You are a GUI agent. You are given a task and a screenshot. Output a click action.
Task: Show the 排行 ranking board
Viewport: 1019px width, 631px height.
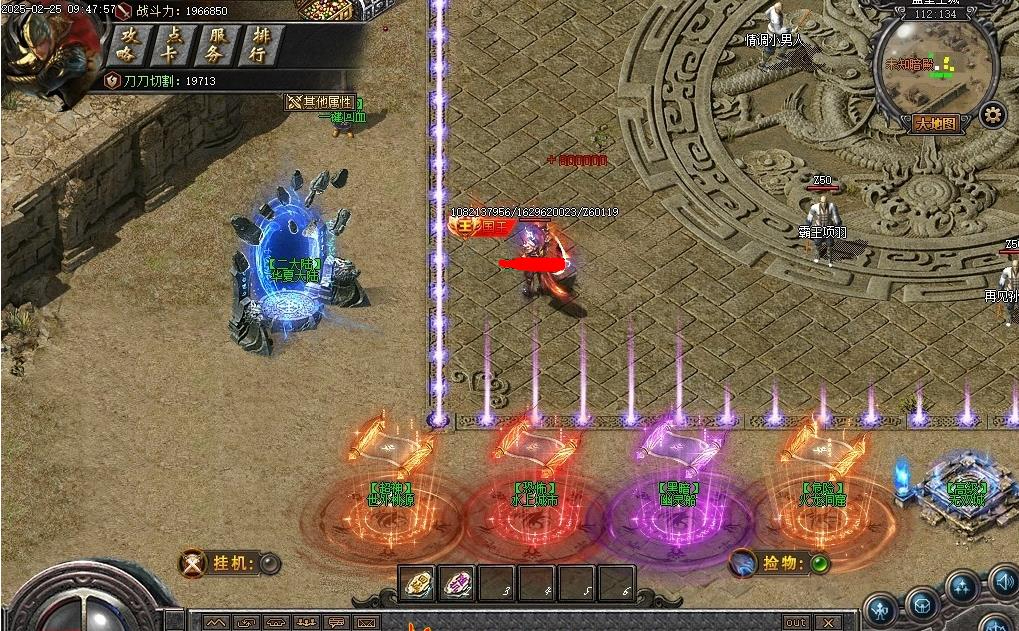coord(258,45)
